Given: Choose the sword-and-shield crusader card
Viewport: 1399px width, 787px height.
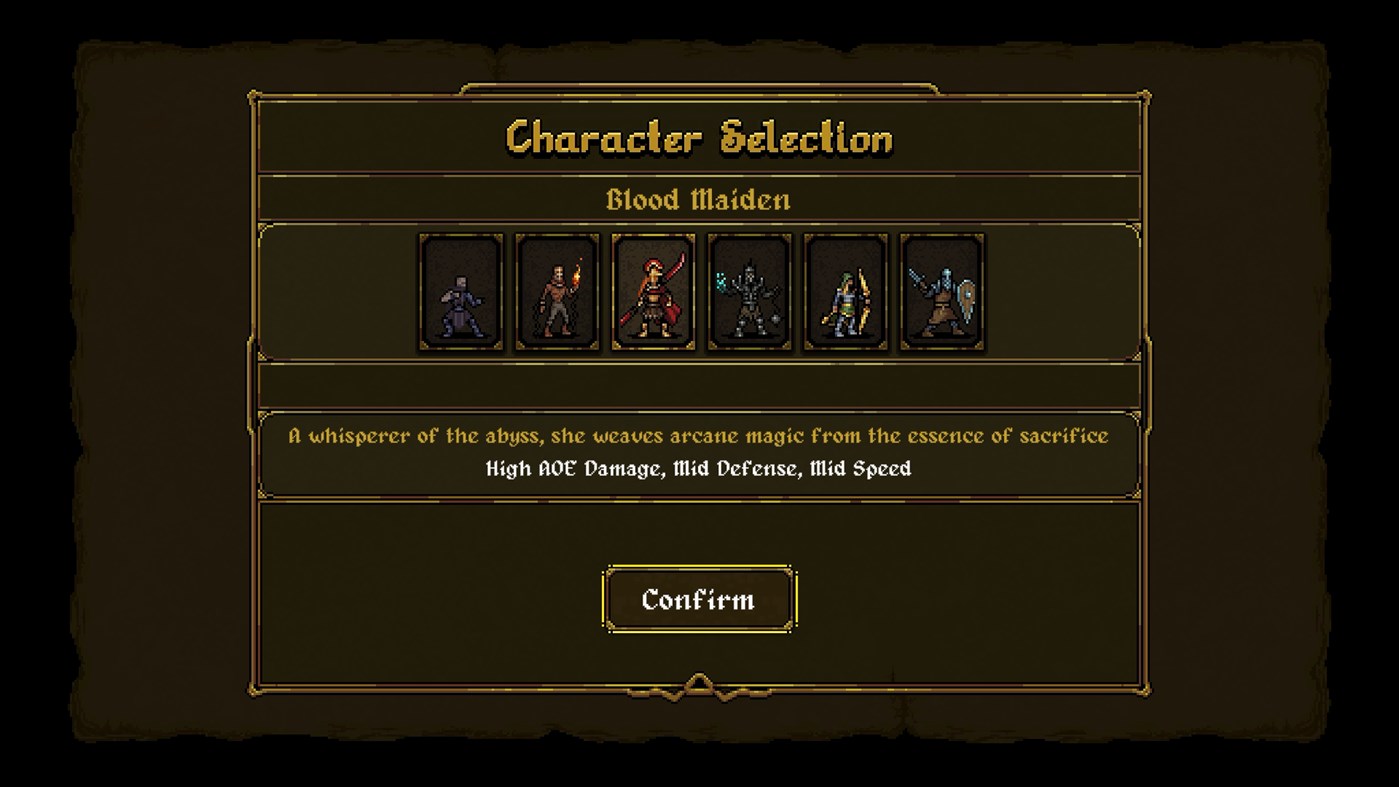Looking at the screenshot, I should tap(940, 292).
